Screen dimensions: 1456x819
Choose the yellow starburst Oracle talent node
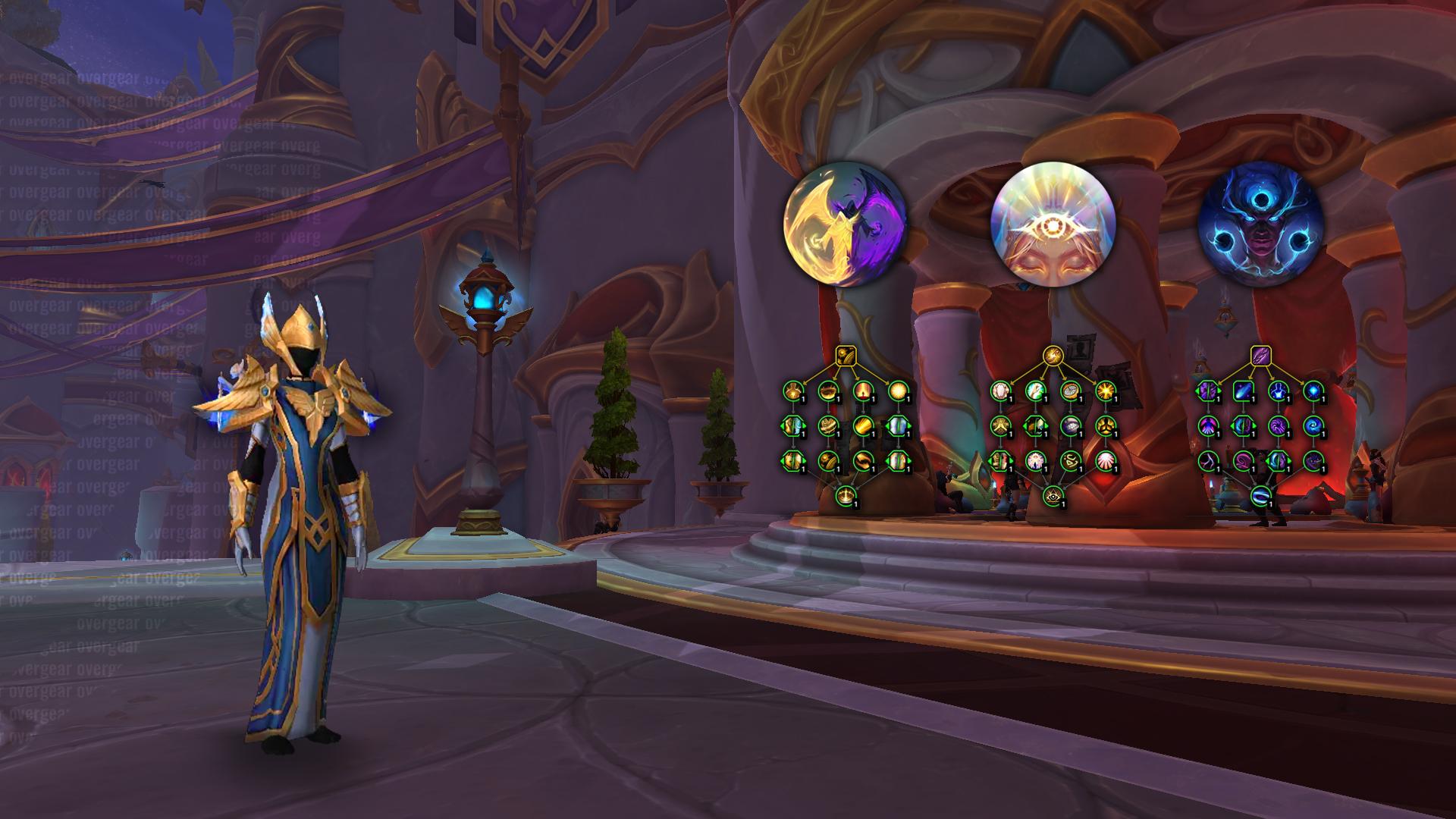(x=1104, y=391)
